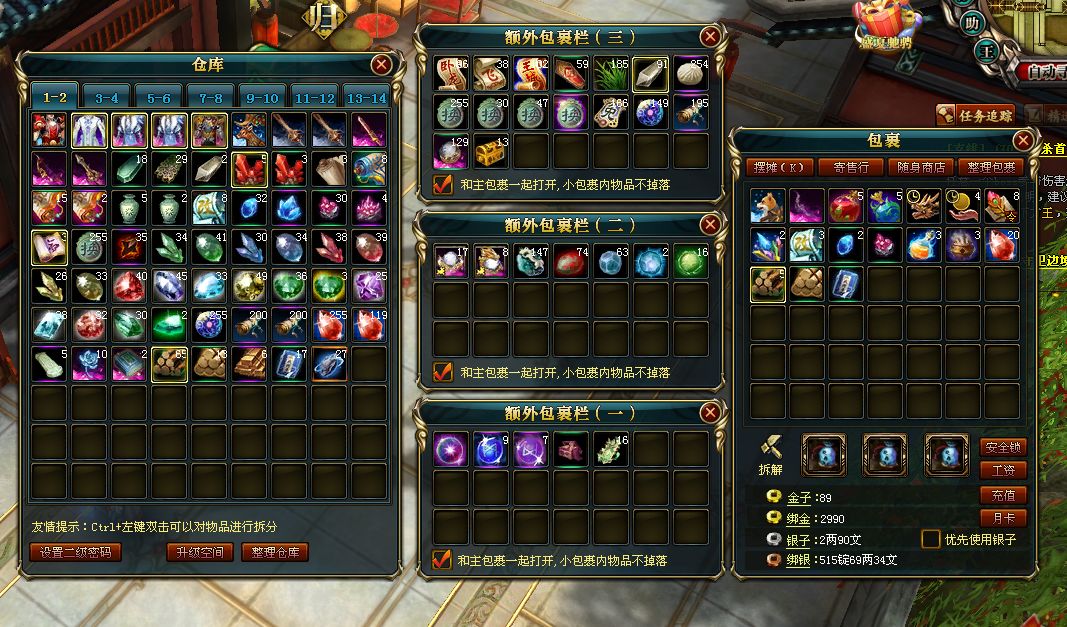Viewport: 1067px width, 627px height.
Task: Close the 额外包裹栏（一）panel
Action: coord(710,412)
